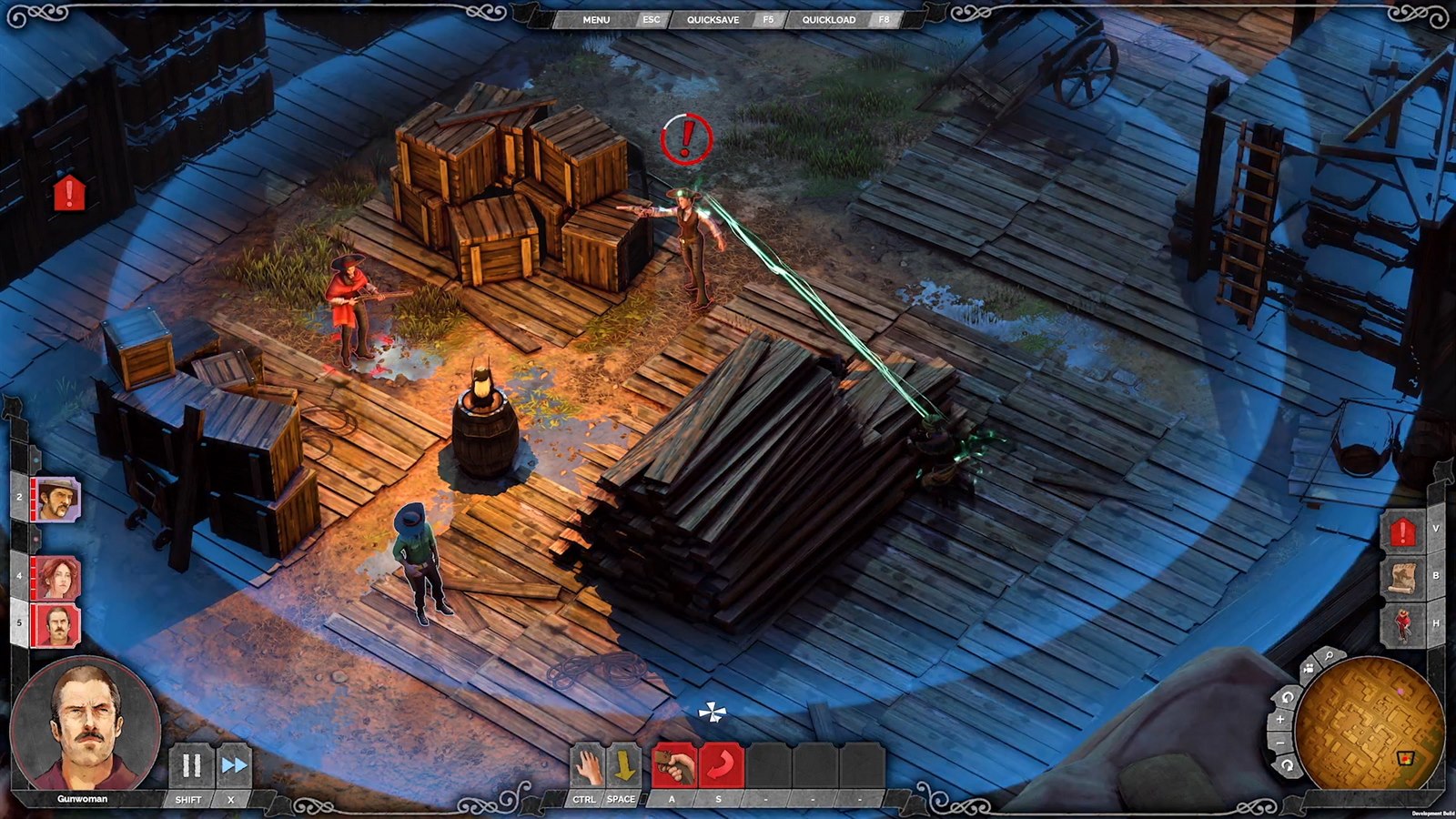Viewport: 1456px width, 819px height.
Task: Zoom out with the minimap minus button
Action: point(1280,743)
